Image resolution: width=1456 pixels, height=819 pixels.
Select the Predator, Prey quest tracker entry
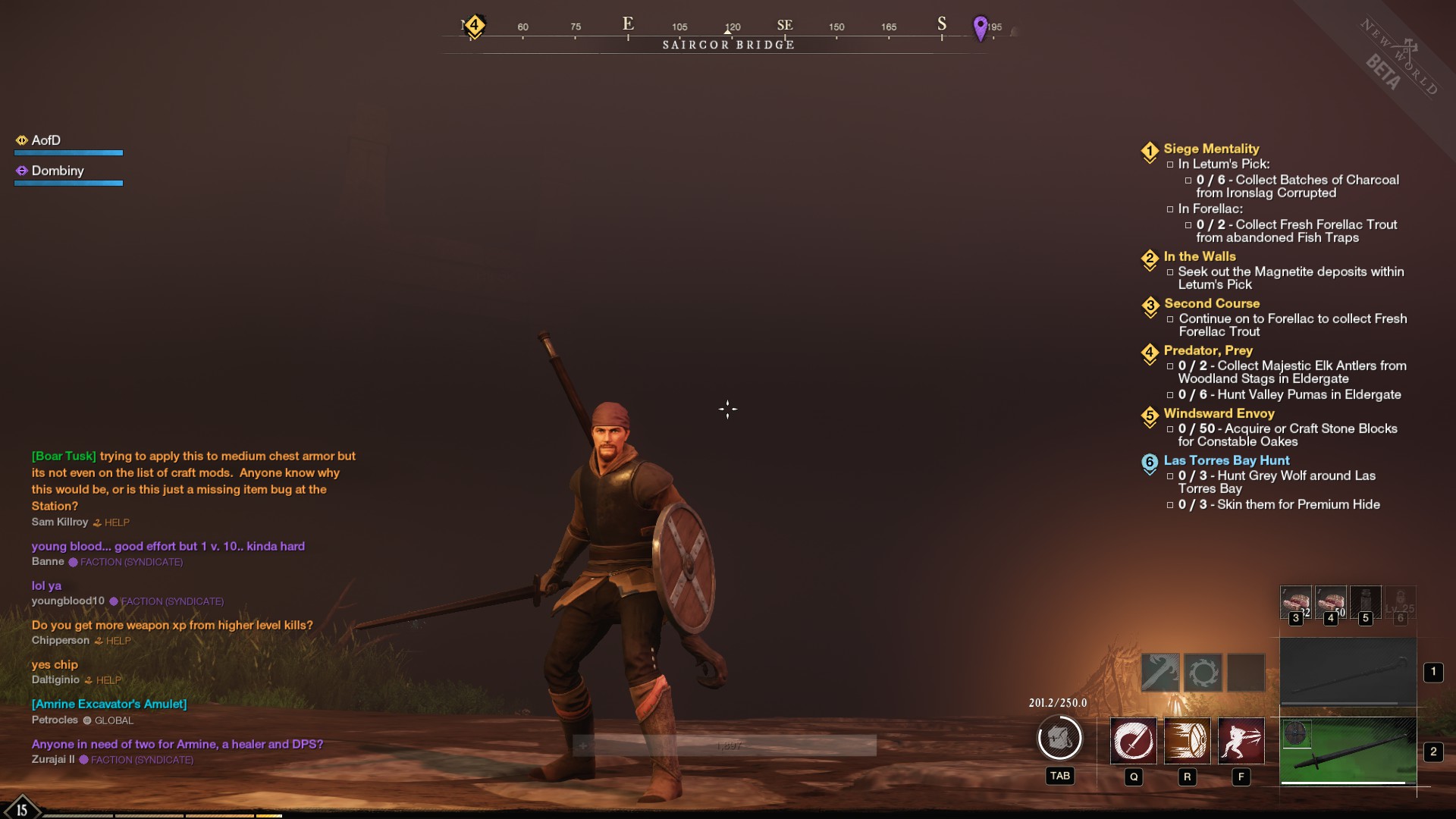(x=1207, y=350)
